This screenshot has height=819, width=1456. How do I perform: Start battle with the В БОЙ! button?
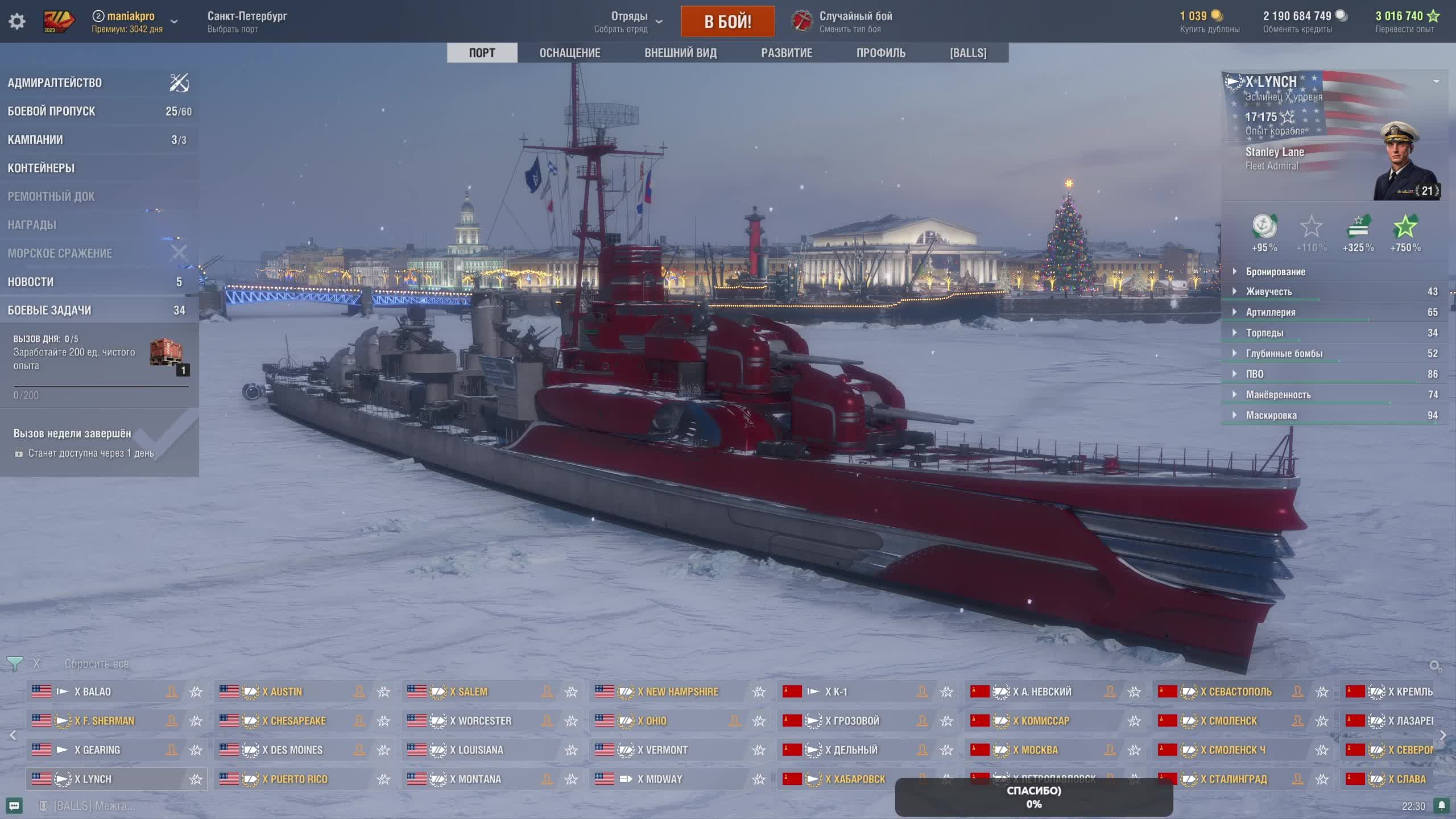[727, 22]
